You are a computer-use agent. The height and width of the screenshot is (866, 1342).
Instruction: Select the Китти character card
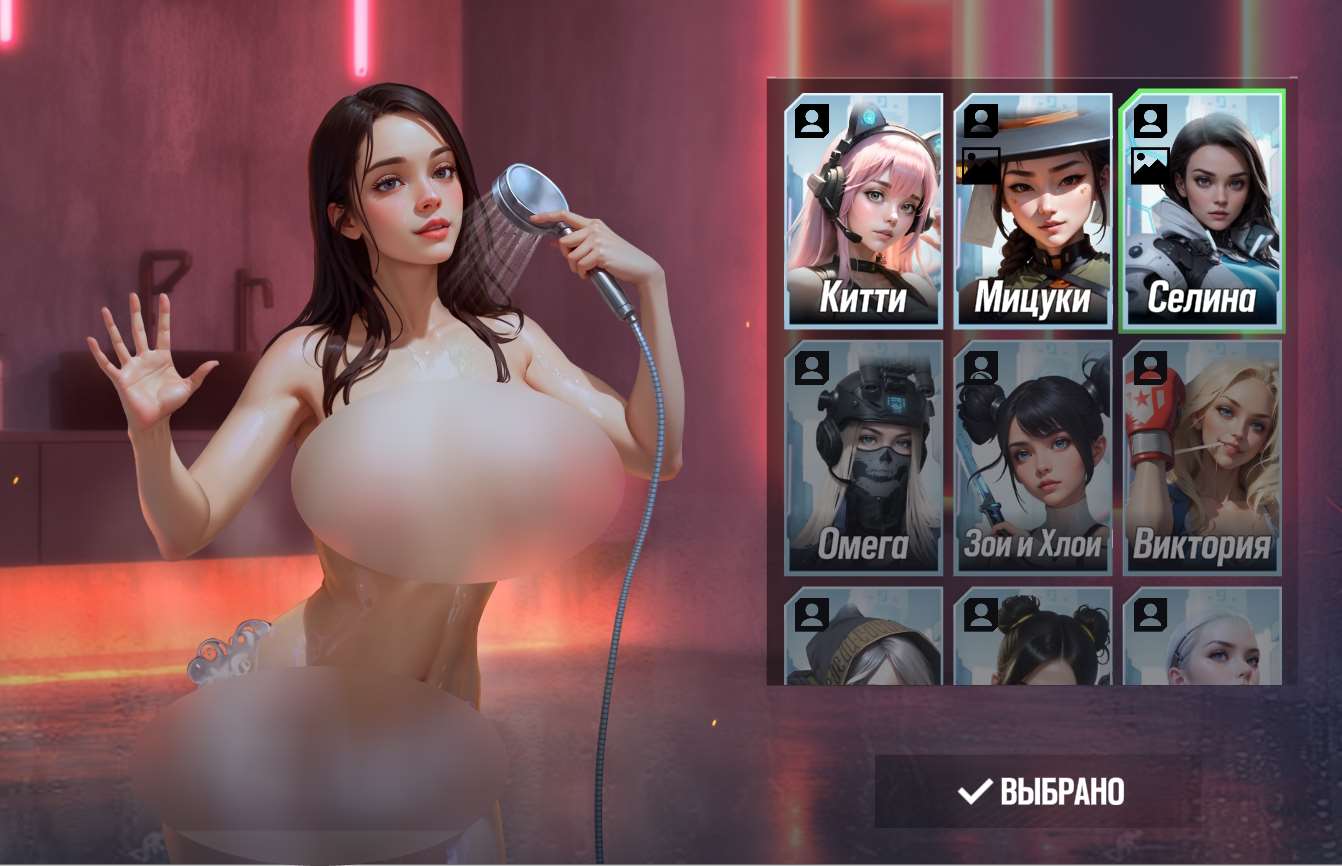coord(862,230)
